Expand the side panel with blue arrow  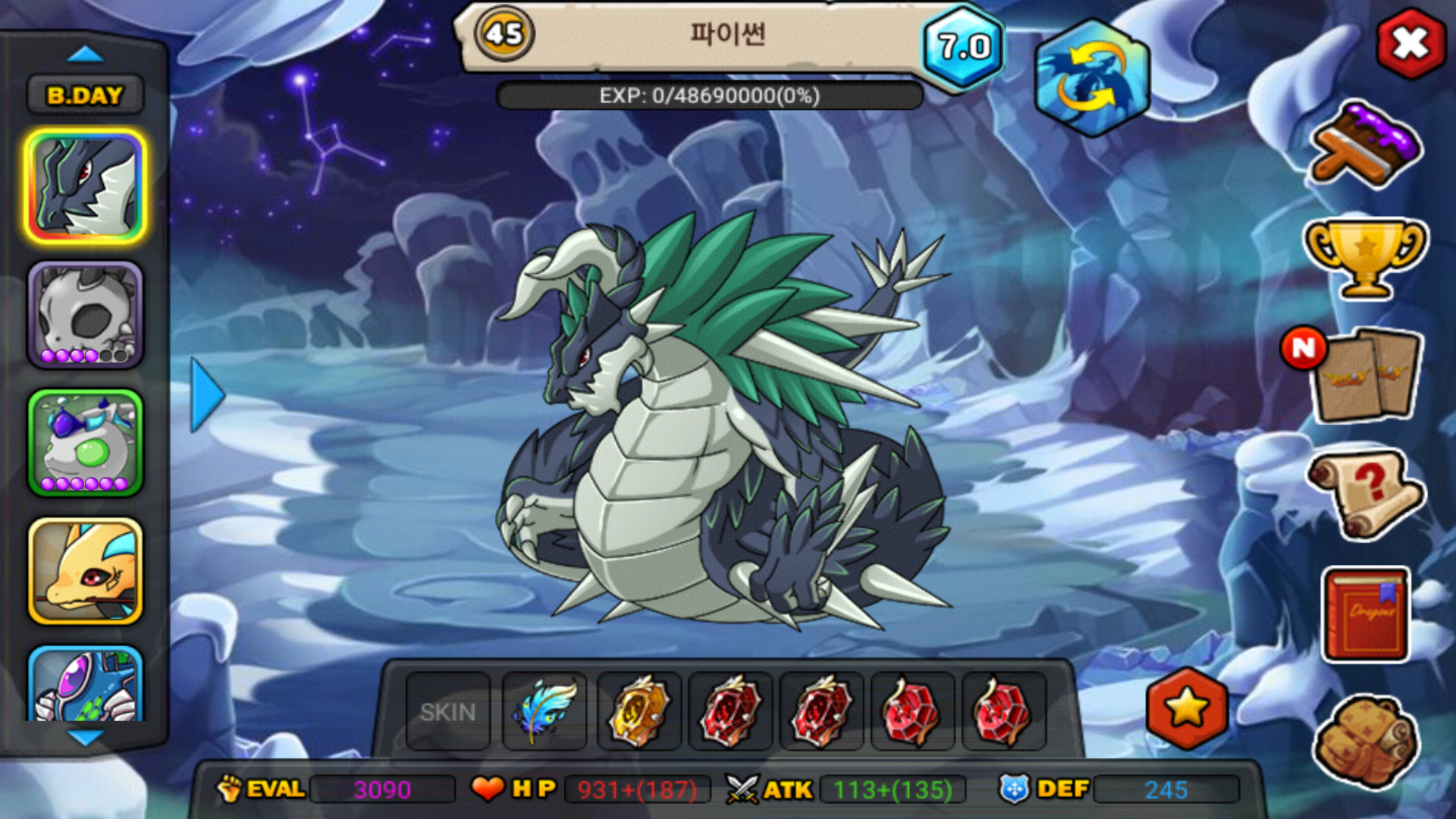[207, 395]
